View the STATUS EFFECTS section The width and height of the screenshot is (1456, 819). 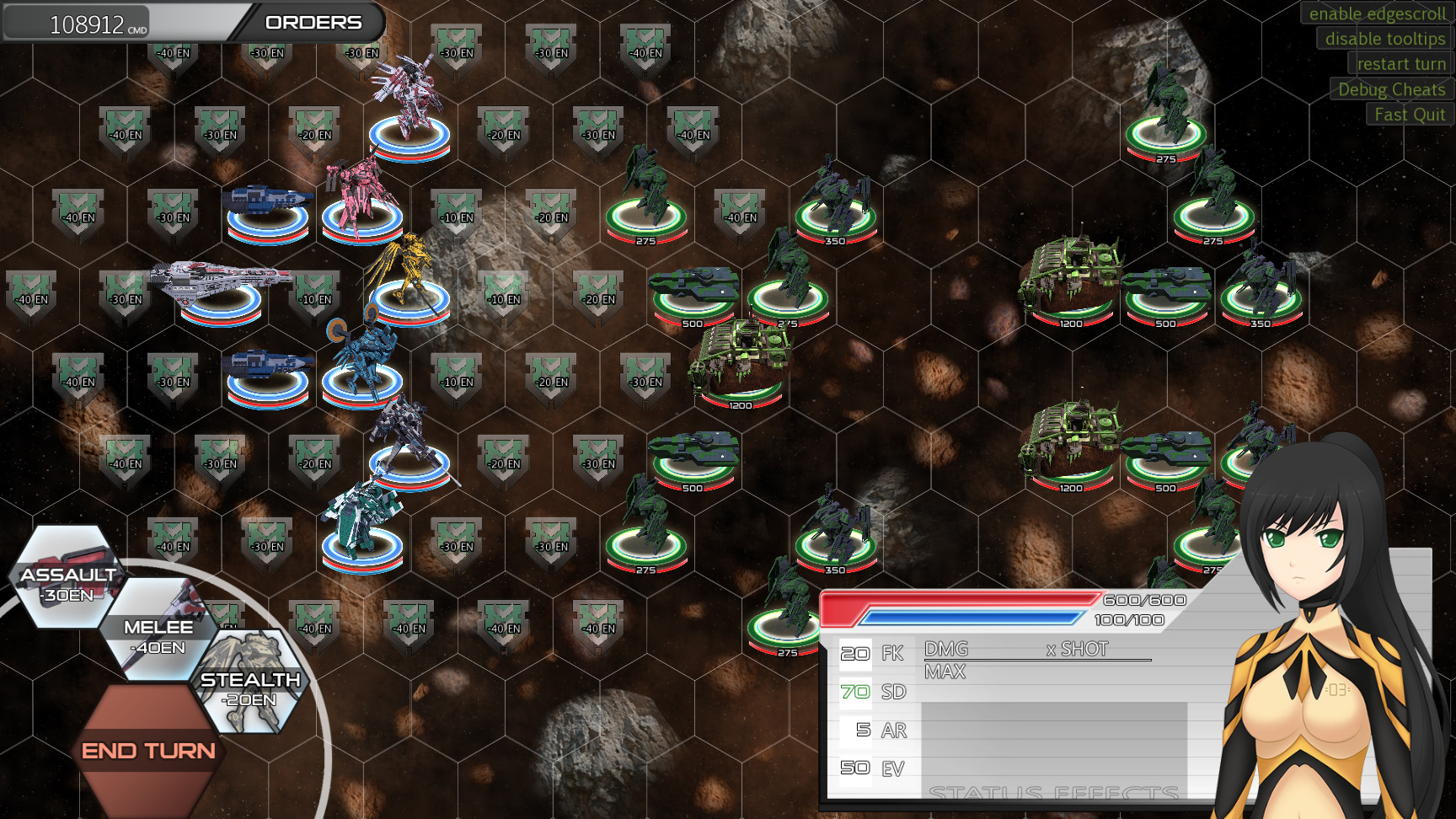(1052, 793)
